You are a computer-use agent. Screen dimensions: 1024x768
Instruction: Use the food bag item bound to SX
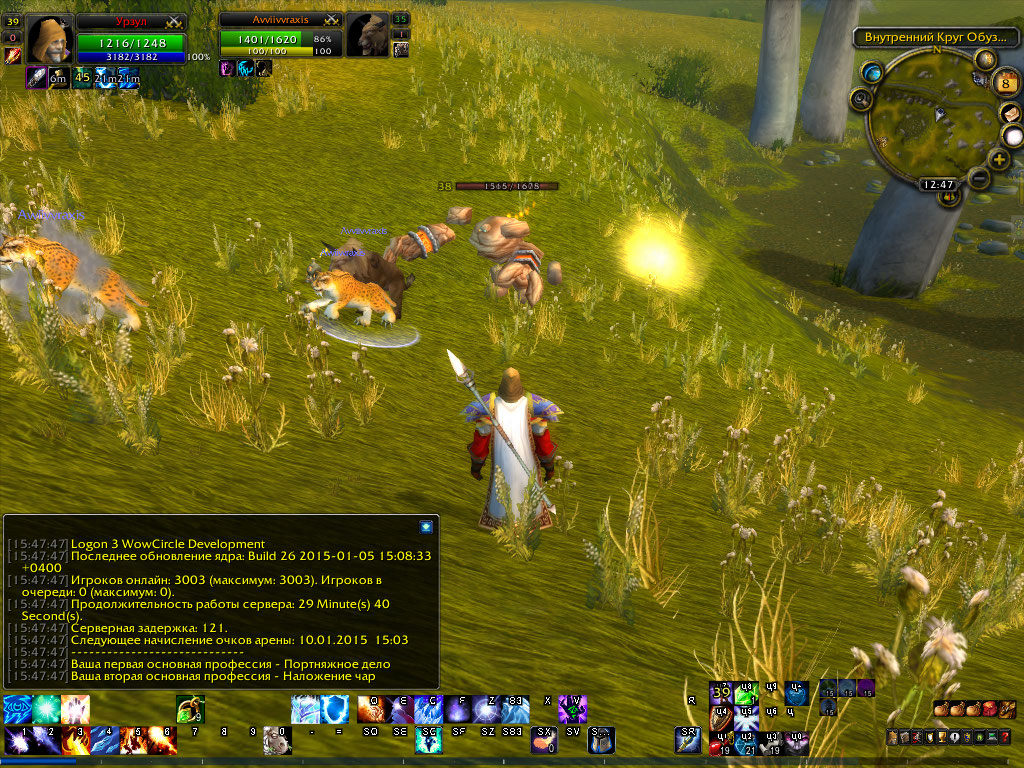pos(545,741)
